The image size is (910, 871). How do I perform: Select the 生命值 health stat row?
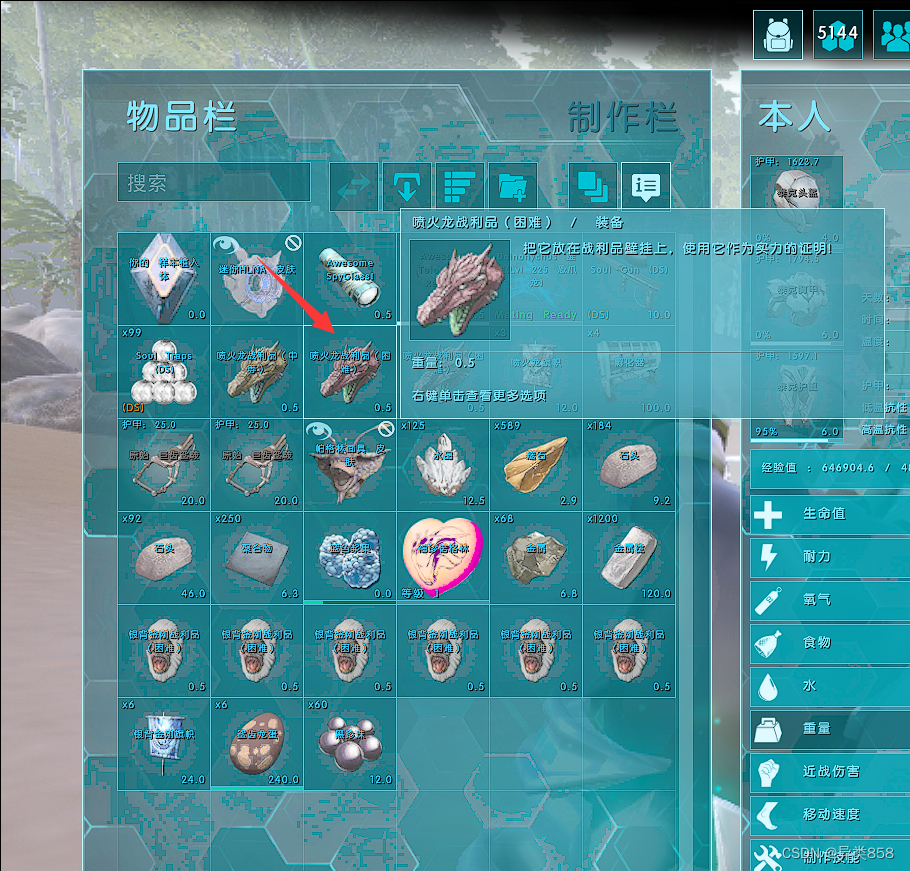pyautogui.click(x=830, y=514)
